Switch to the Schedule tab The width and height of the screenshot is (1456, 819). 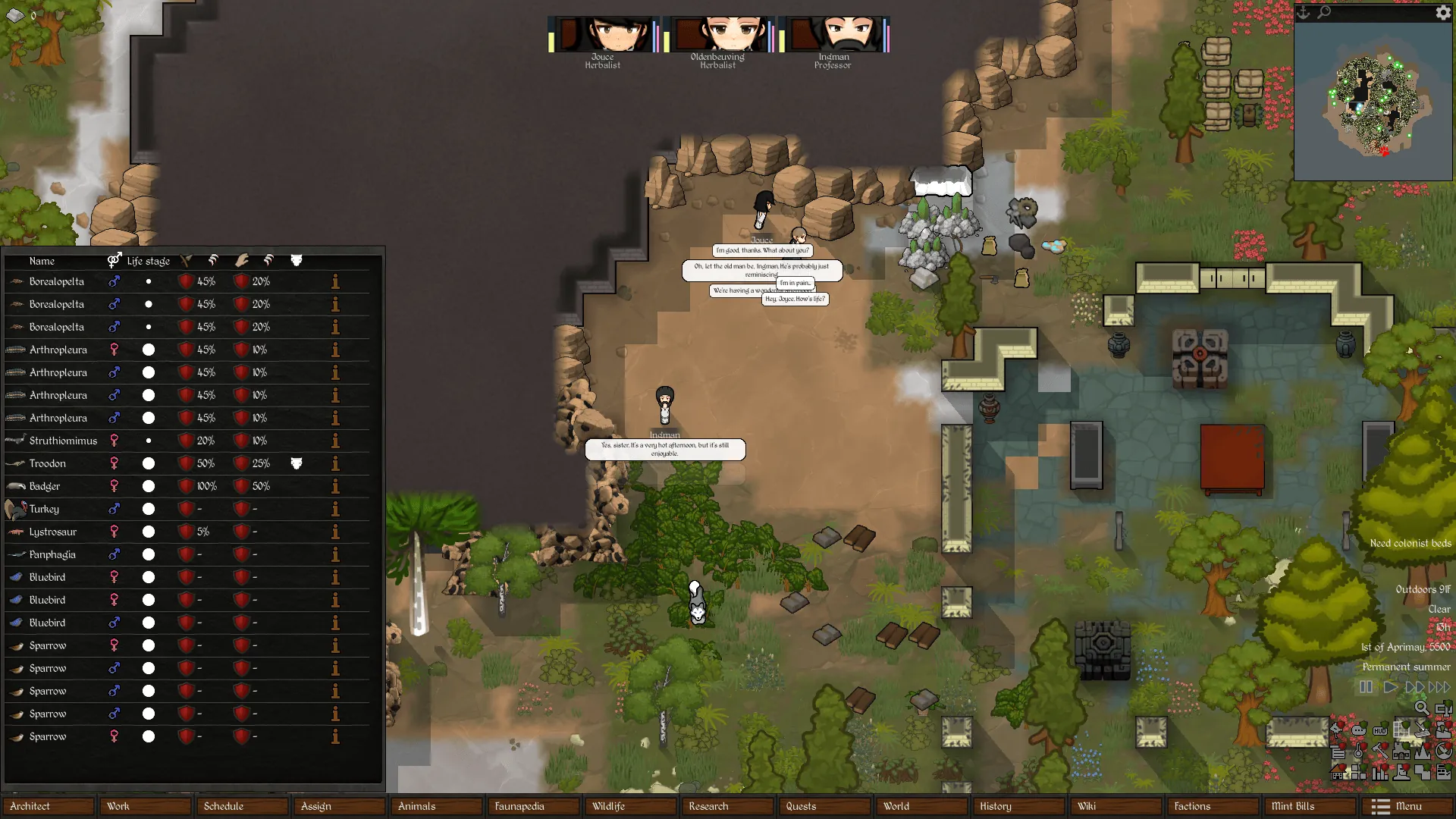[x=242, y=806]
